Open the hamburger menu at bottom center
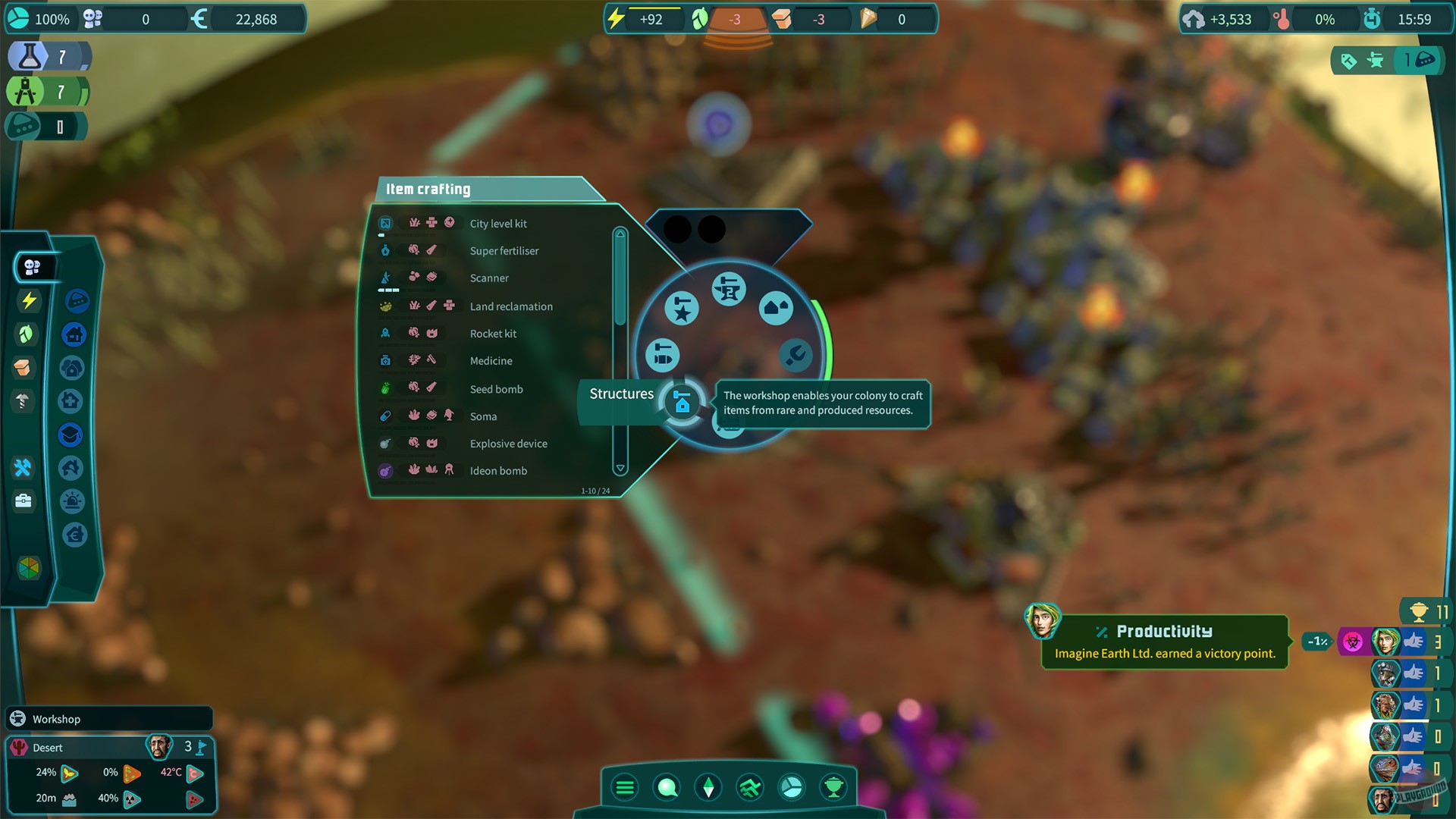1456x819 pixels. tap(625, 787)
